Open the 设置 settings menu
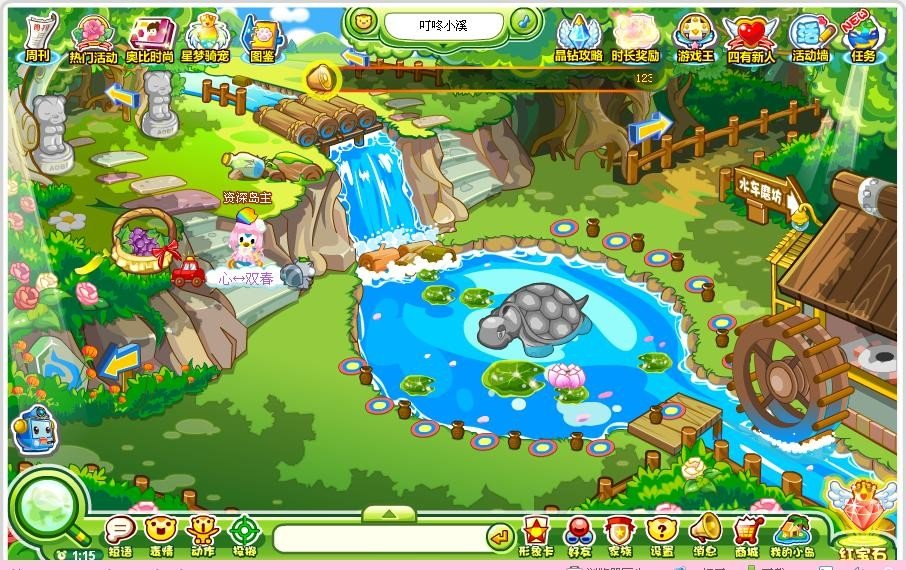The width and height of the screenshot is (906, 570). 661,533
